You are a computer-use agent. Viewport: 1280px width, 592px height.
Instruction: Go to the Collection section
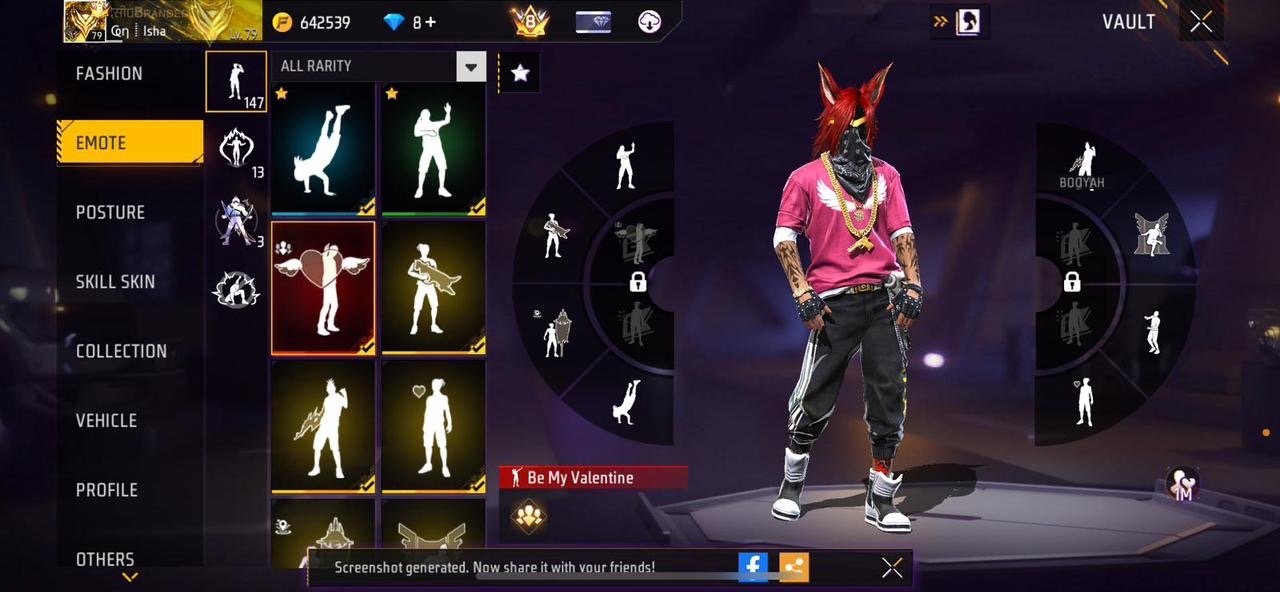pyautogui.click(x=121, y=351)
